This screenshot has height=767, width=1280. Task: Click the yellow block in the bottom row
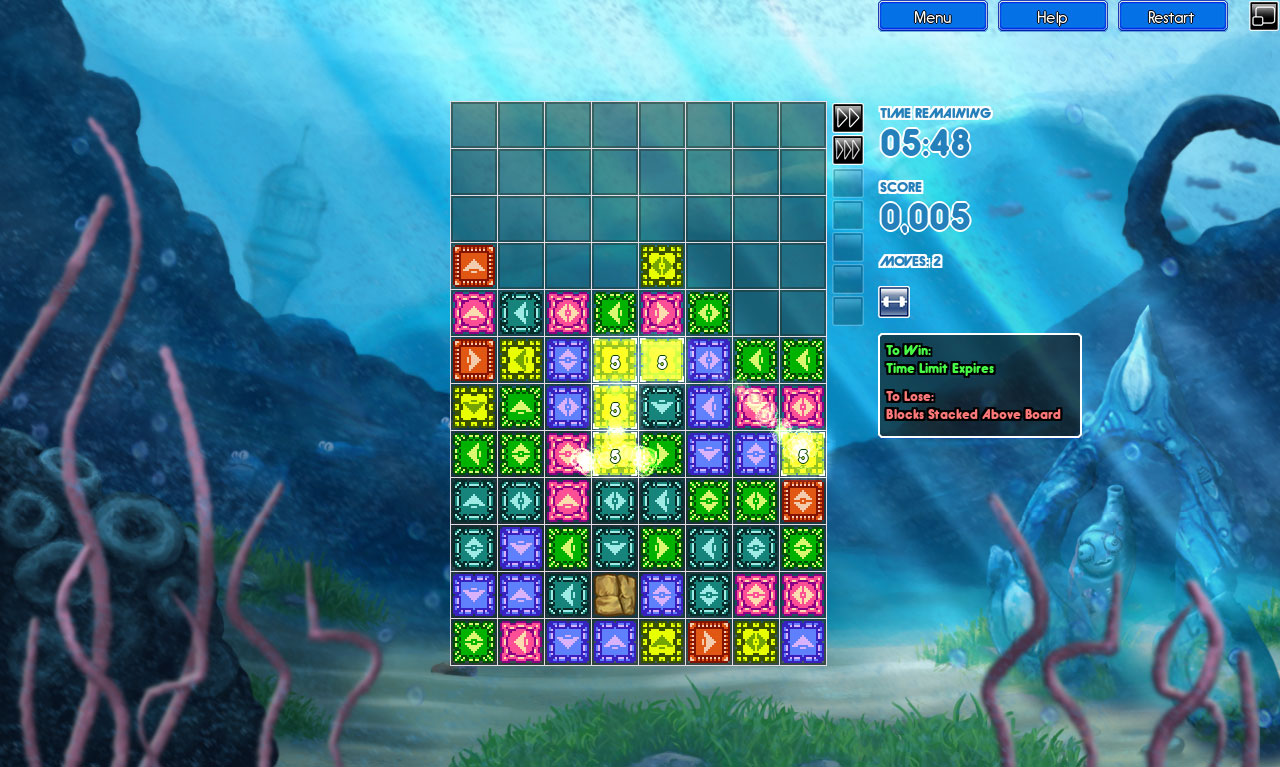[662, 641]
